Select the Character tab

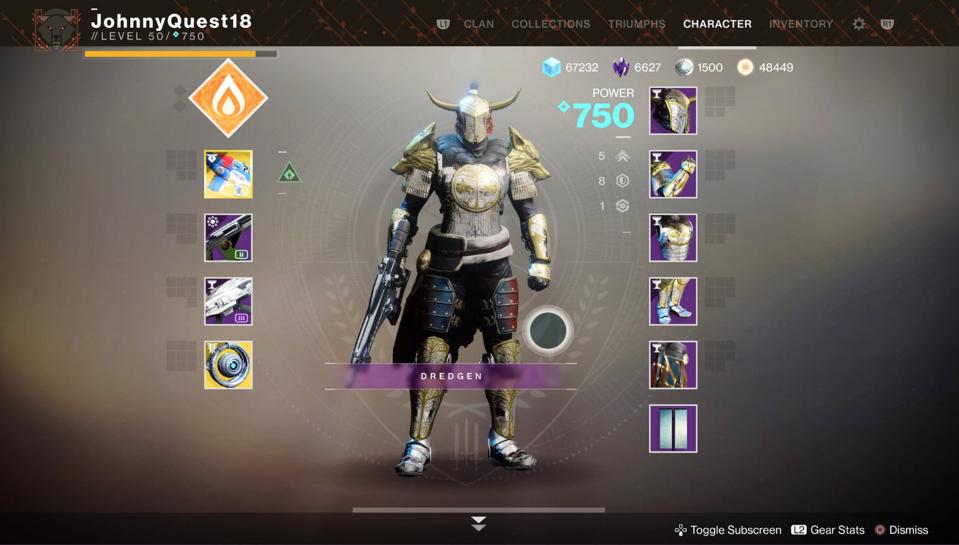point(717,24)
